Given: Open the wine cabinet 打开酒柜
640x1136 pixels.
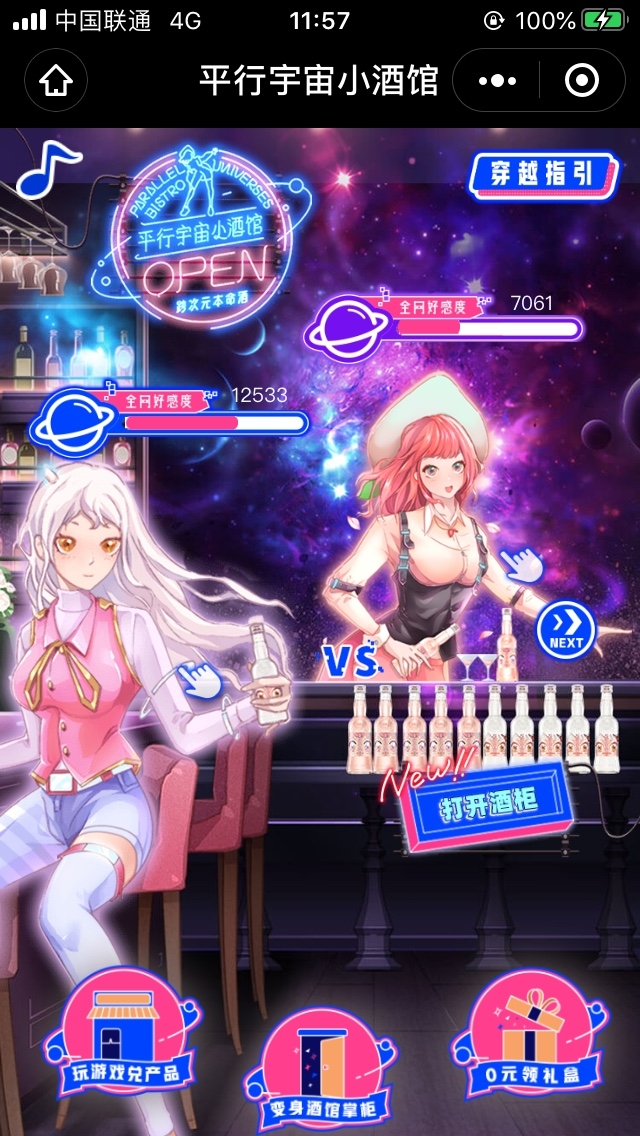Looking at the screenshot, I should [x=489, y=806].
